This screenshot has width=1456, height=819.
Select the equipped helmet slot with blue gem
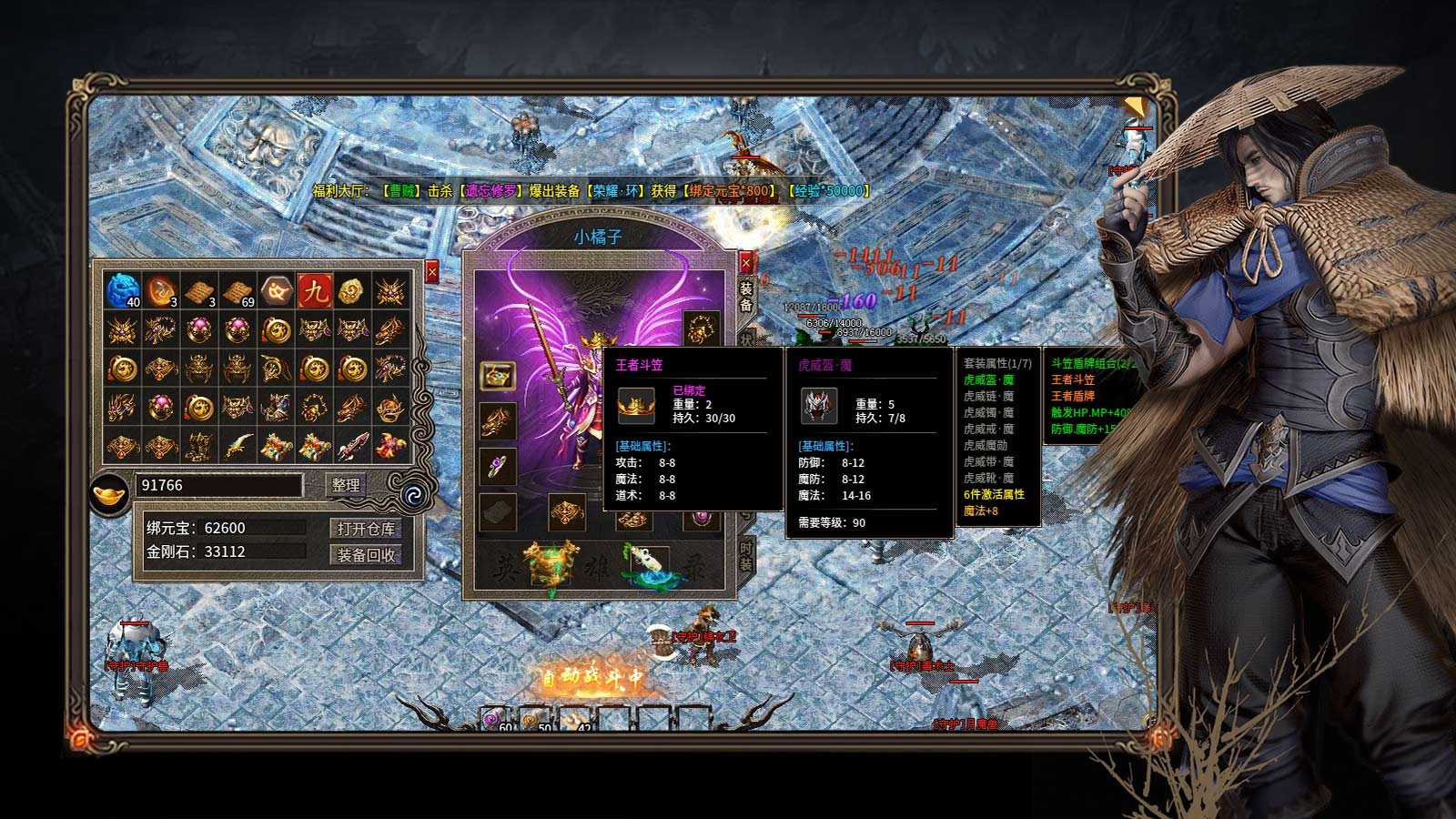498,375
